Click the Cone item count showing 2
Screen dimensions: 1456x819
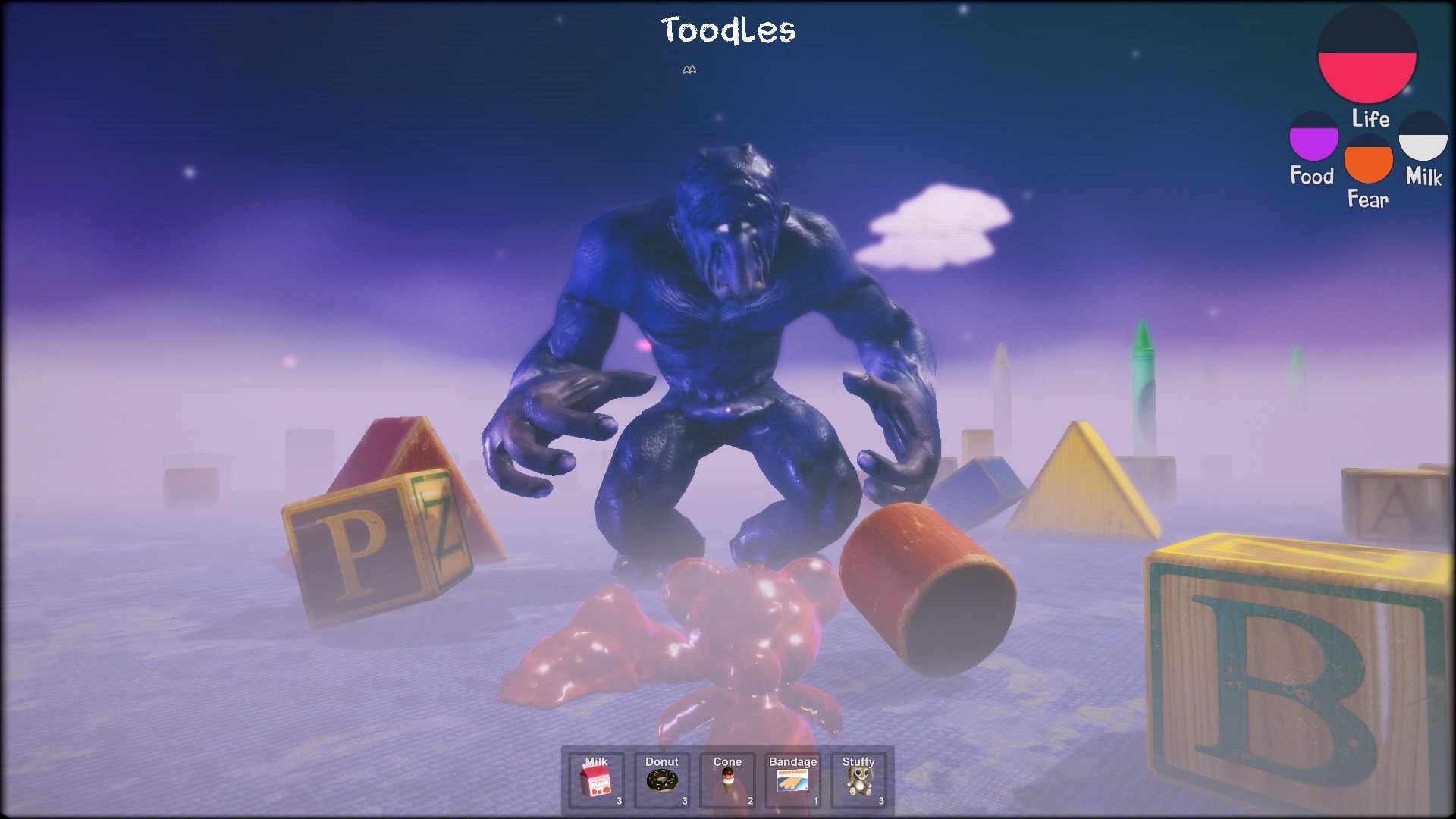tap(748, 800)
